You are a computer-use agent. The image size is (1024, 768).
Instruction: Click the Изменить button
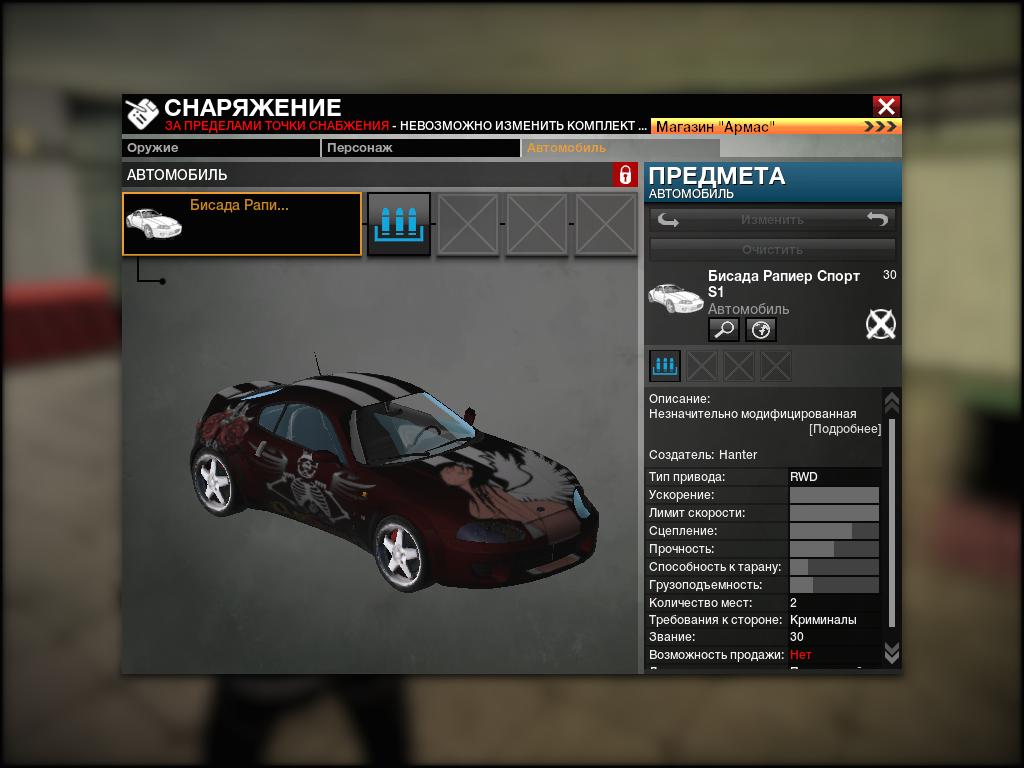pyautogui.click(x=773, y=219)
